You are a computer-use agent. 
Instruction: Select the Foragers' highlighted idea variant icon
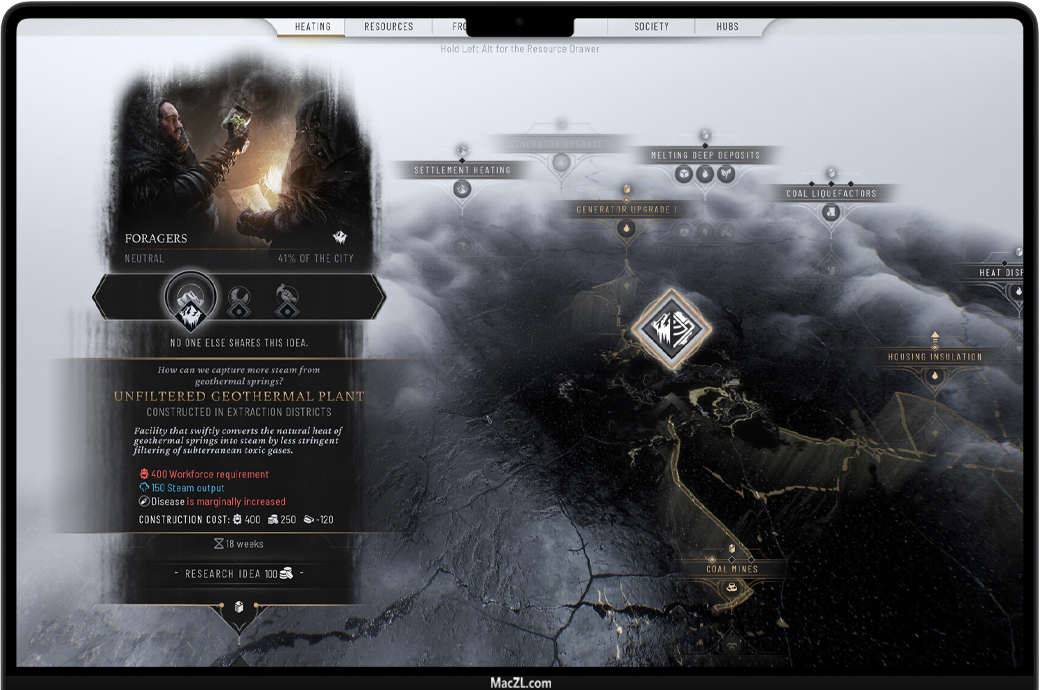[x=189, y=297]
